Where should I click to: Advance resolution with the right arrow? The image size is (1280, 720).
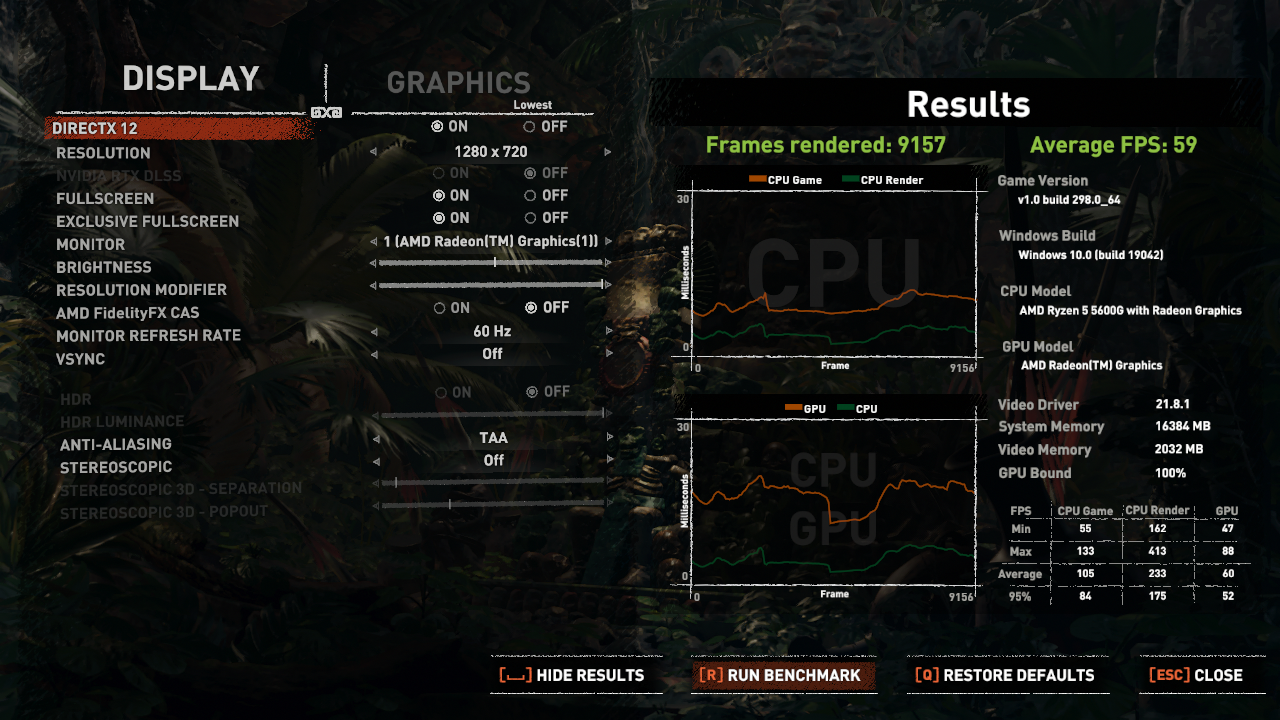pyautogui.click(x=608, y=151)
